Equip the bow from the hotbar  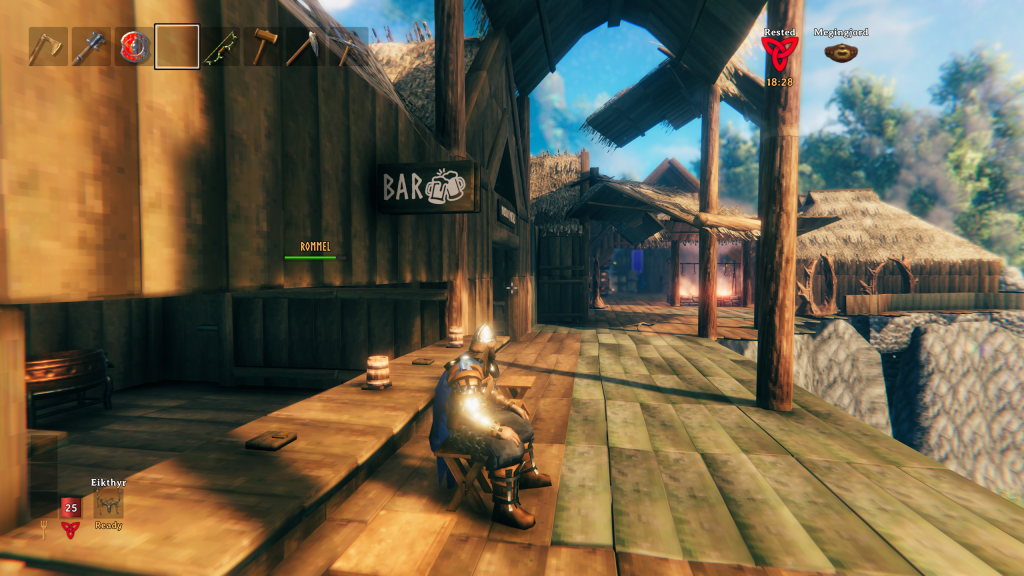click(x=219, y=47)
